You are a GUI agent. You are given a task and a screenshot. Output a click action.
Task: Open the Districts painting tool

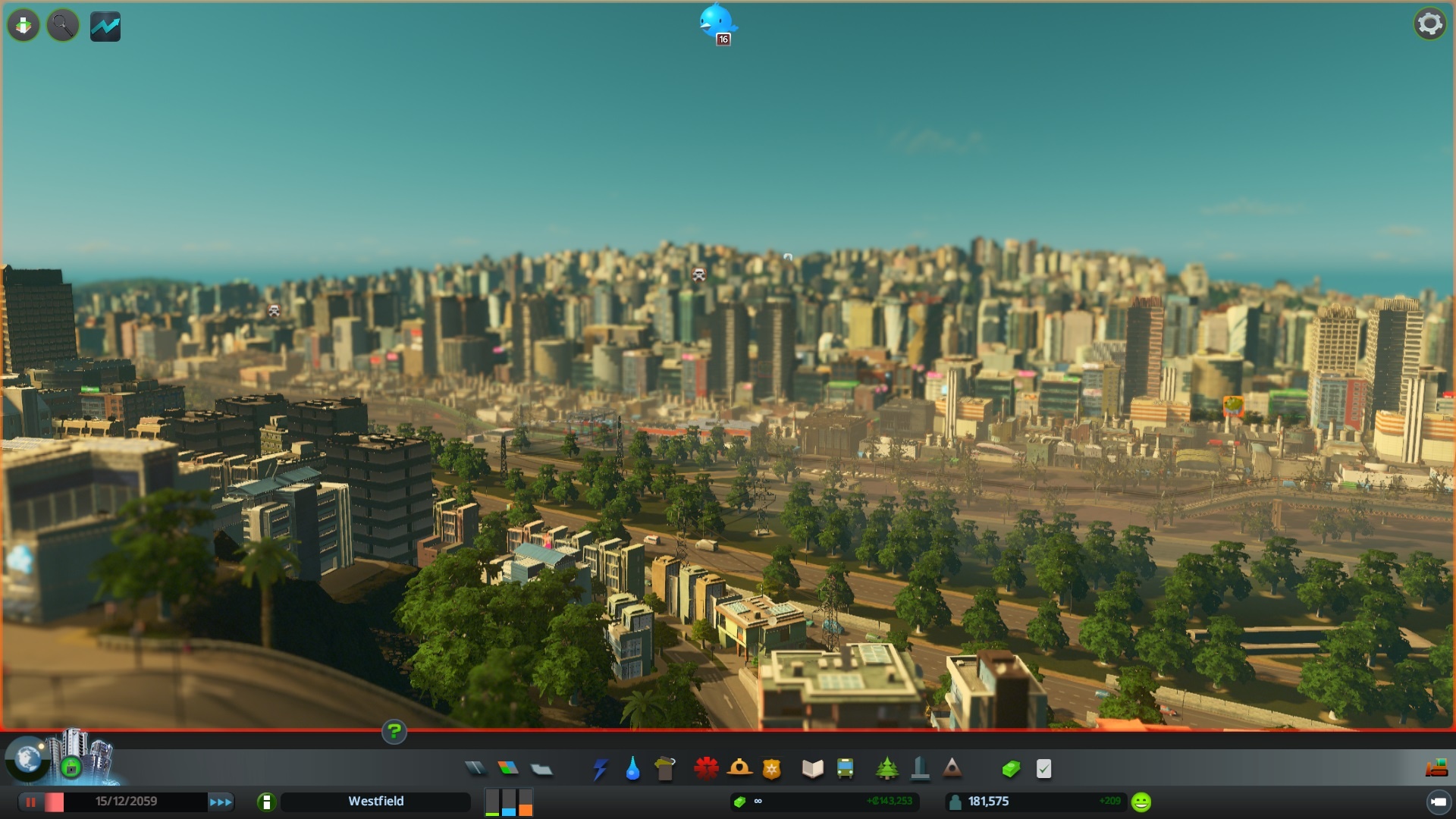point(541,769)
